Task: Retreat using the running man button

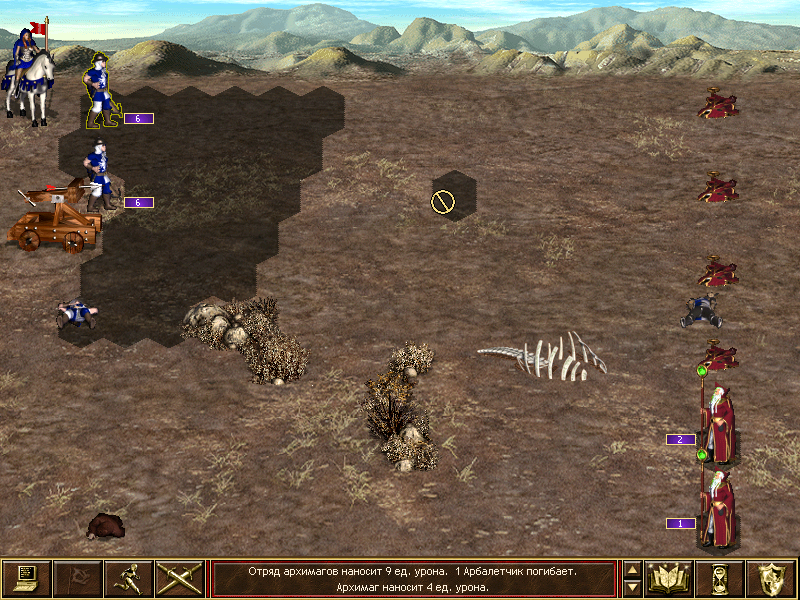Action: [x=128, y=578]
